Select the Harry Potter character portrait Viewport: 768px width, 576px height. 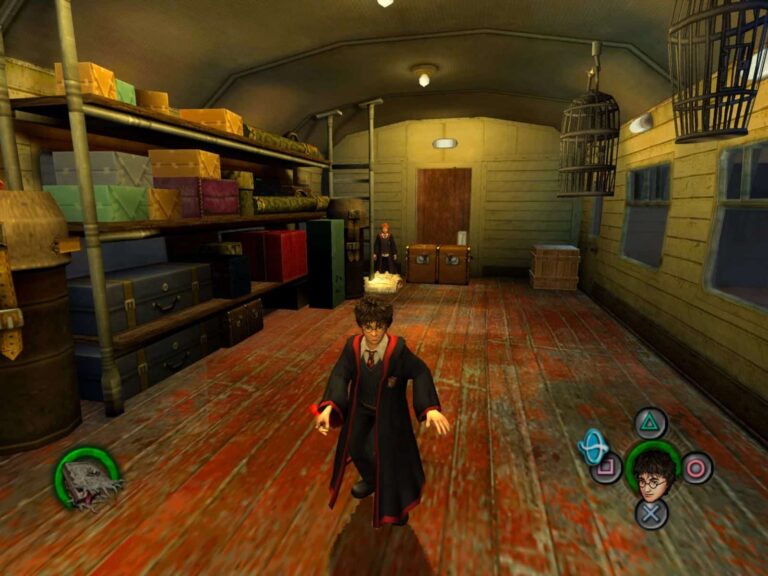(x=651, y=468)
